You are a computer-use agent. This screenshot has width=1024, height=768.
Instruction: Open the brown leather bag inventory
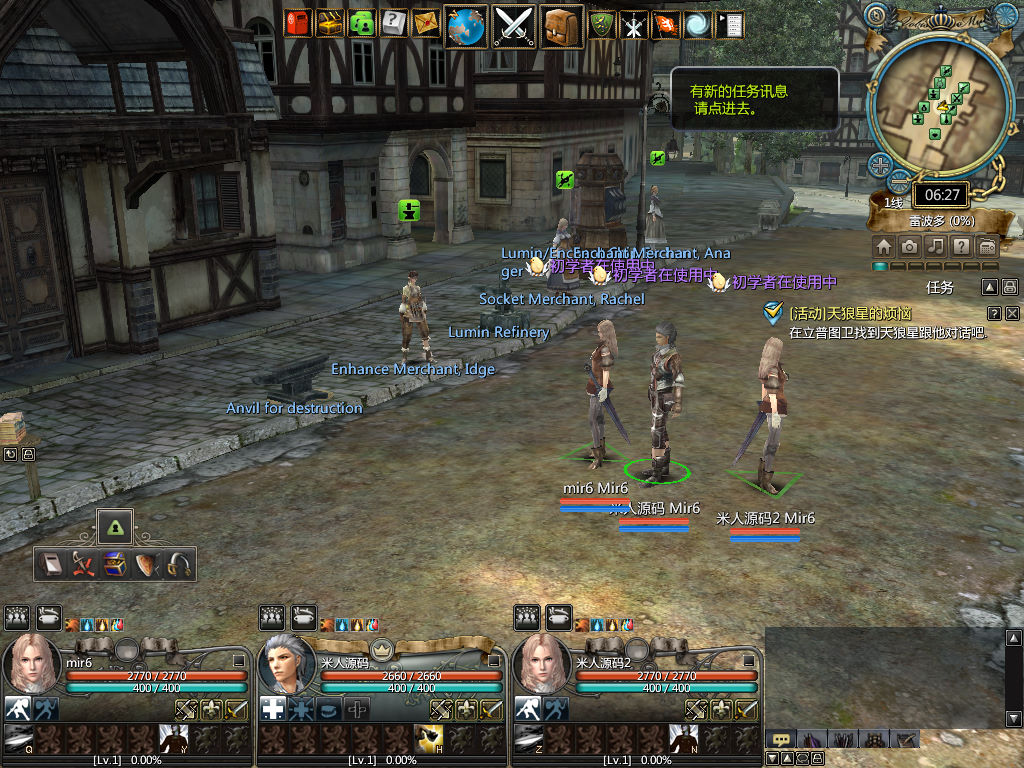pos(562,25)
